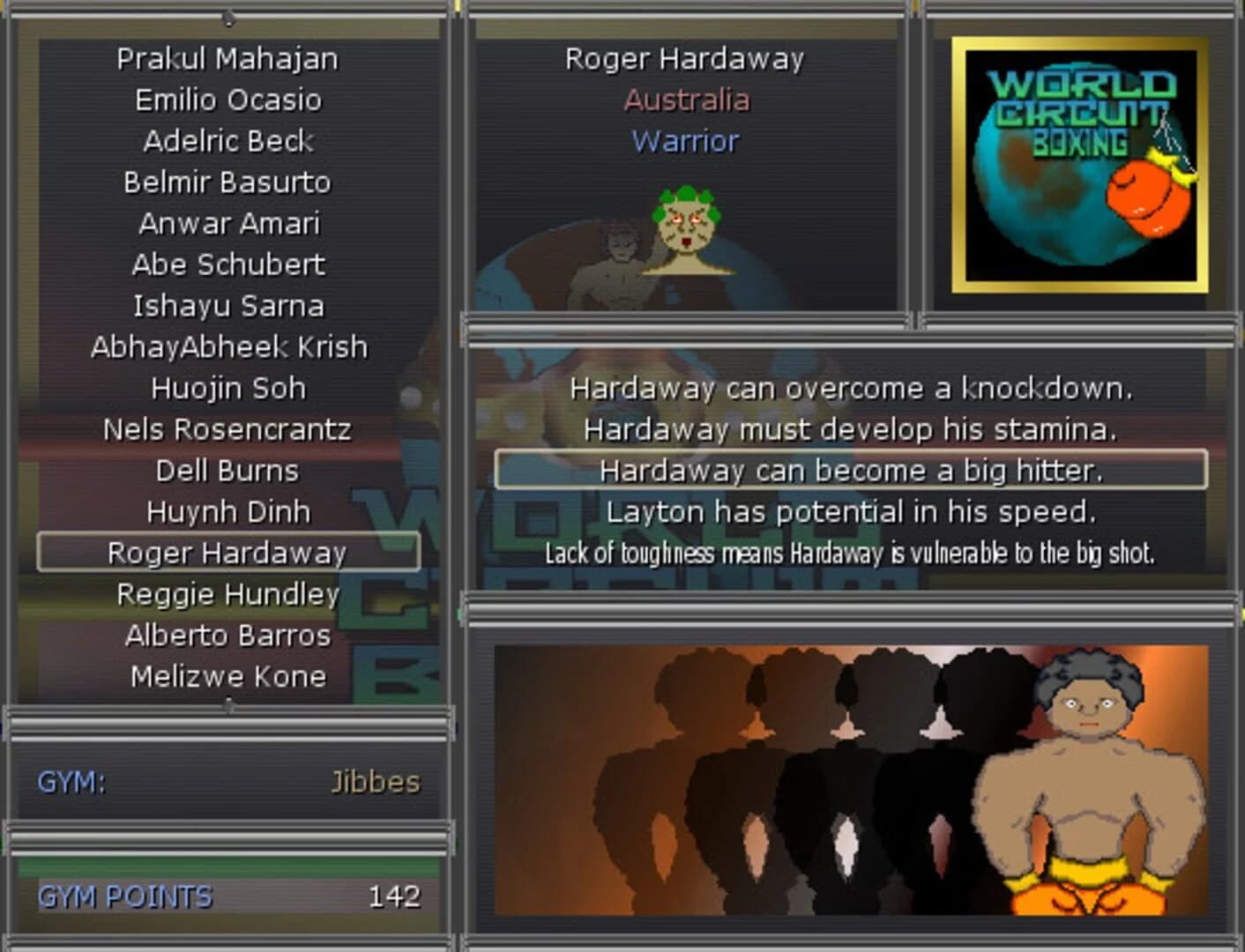Select Reggie Hundley in the roster
This screenshot has width=1245, height=952.
point(228,593)
